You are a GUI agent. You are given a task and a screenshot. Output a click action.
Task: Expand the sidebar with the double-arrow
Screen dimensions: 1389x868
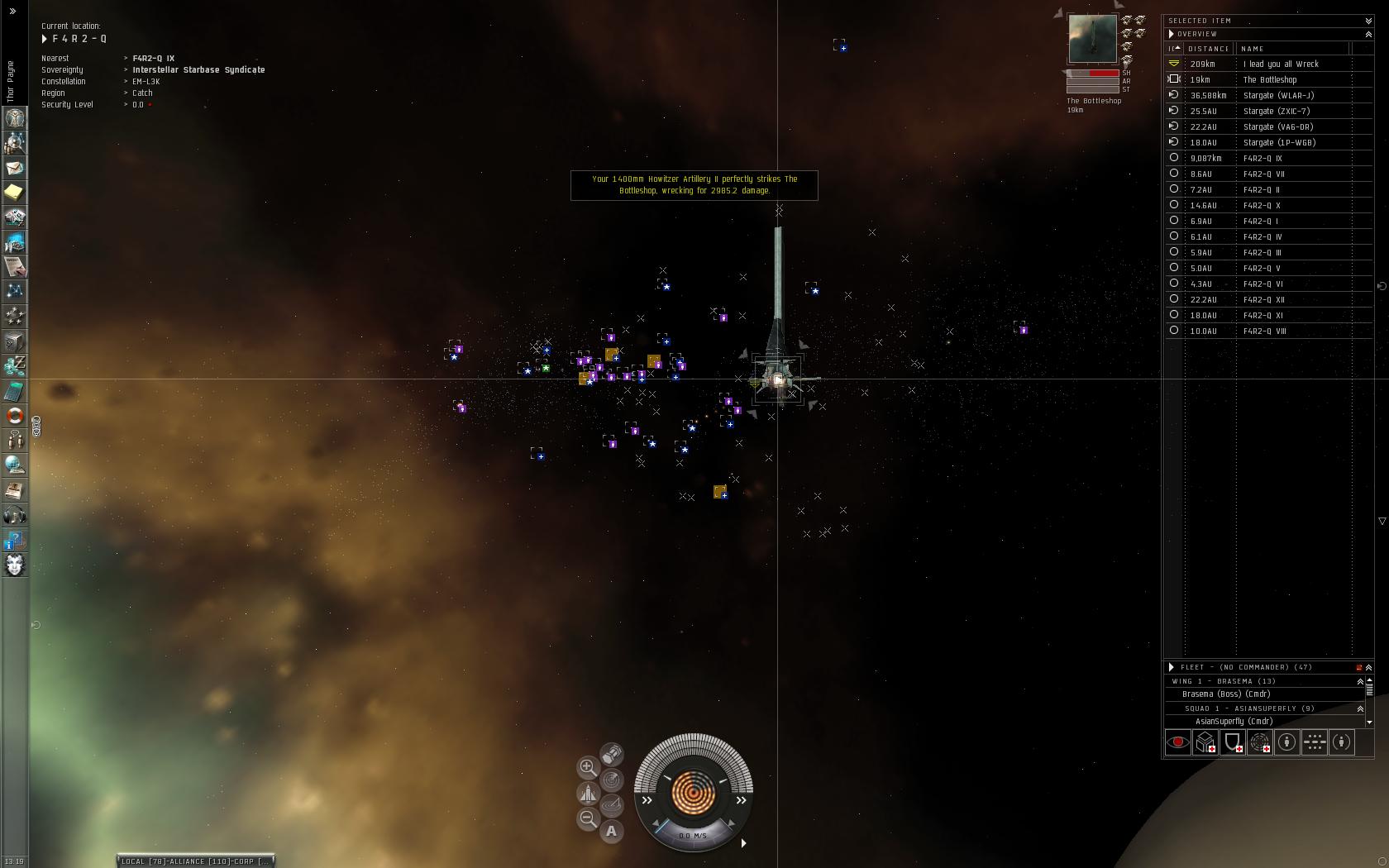[x=12, y=12]
